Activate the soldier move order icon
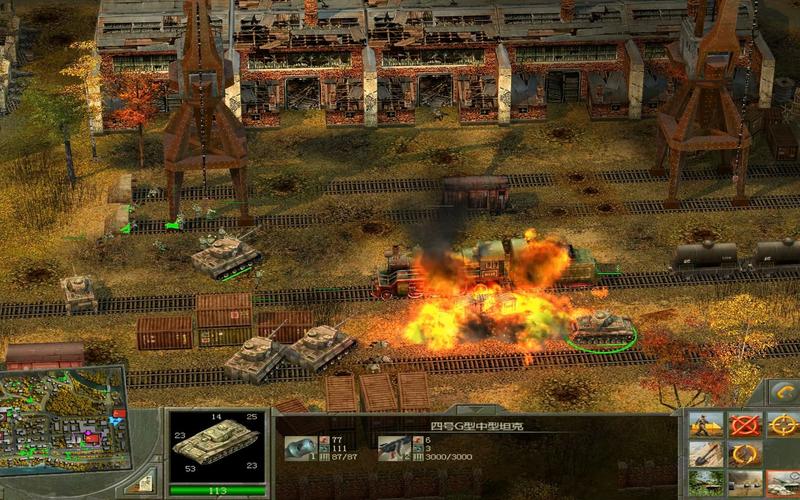The width and height of the screenshot is (800, 500). coord(706,425)
